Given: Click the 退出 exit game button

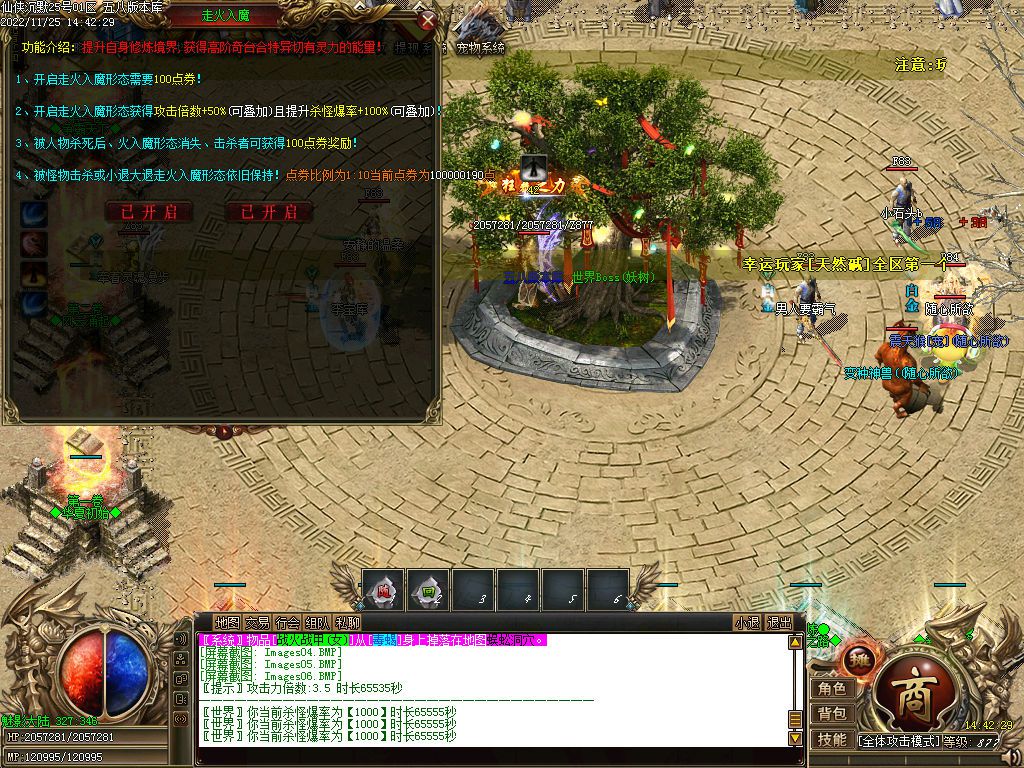Looking at the screenshot, I should tap(779, 622).
